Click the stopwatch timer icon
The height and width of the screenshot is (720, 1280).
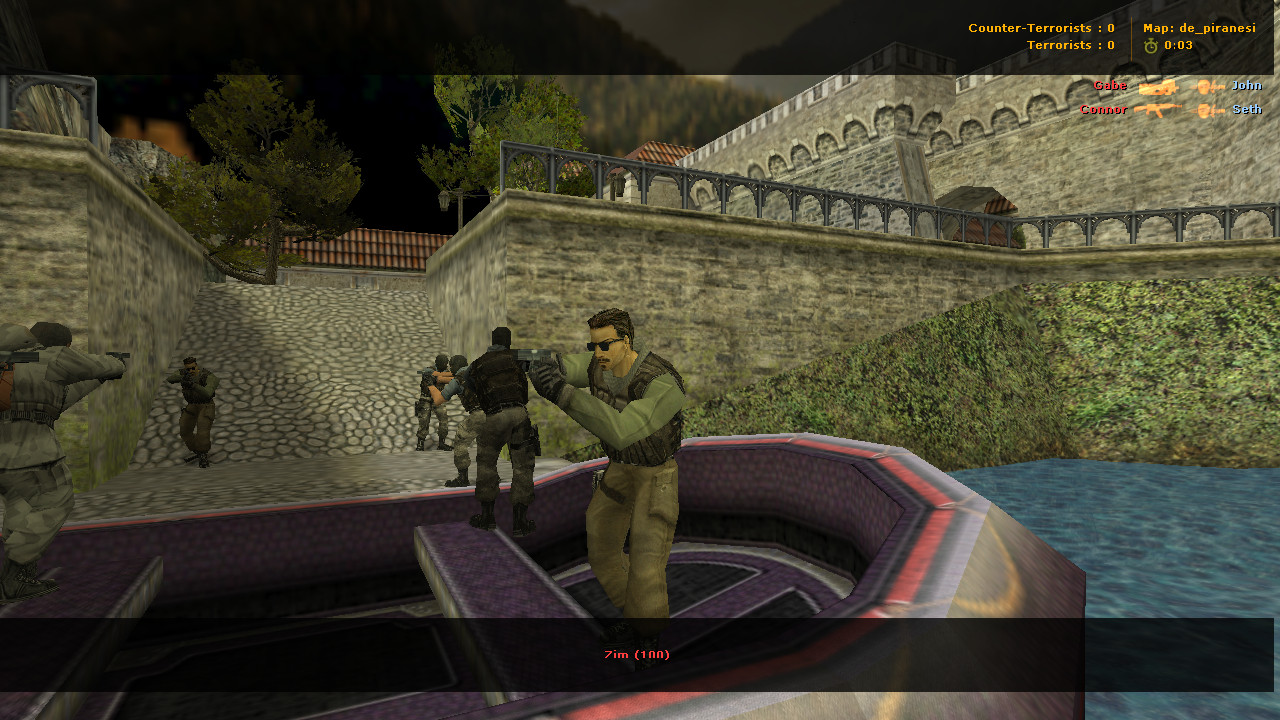[1152, 44]
